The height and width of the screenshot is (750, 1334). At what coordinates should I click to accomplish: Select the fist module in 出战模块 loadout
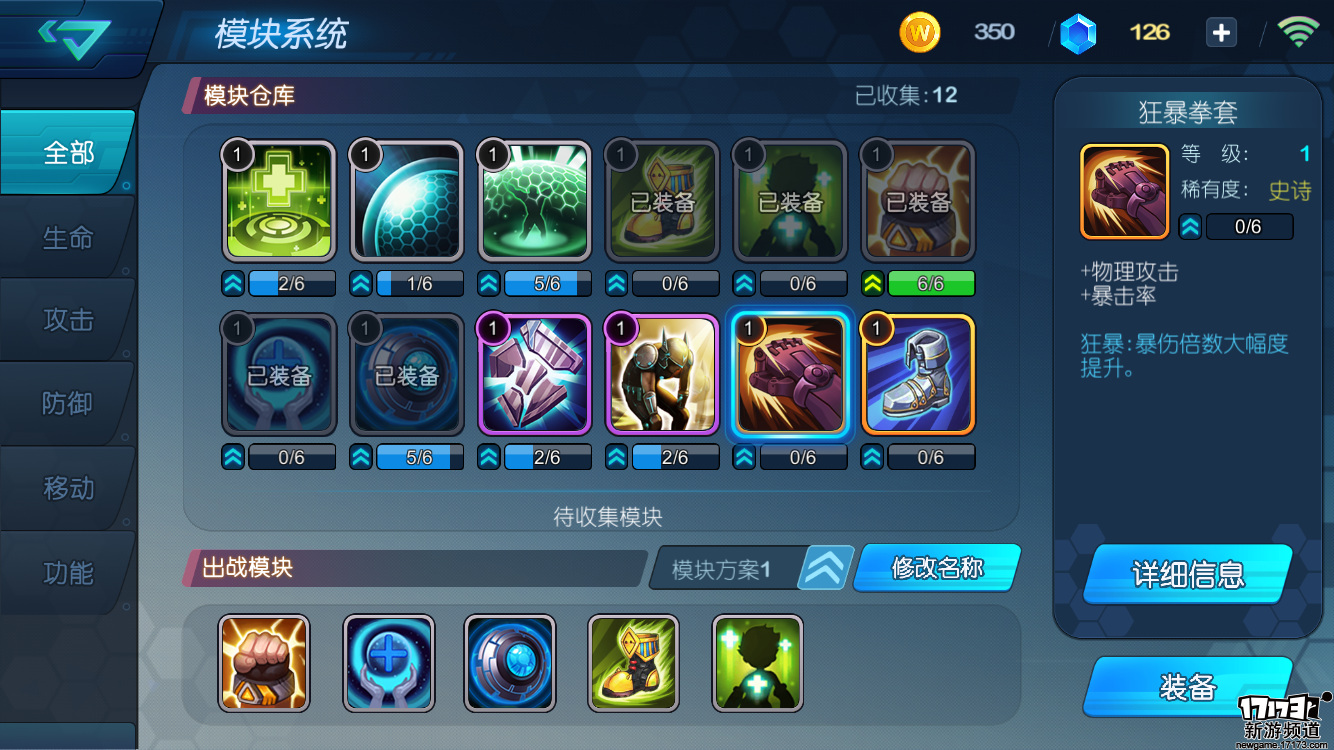(264, 664)
